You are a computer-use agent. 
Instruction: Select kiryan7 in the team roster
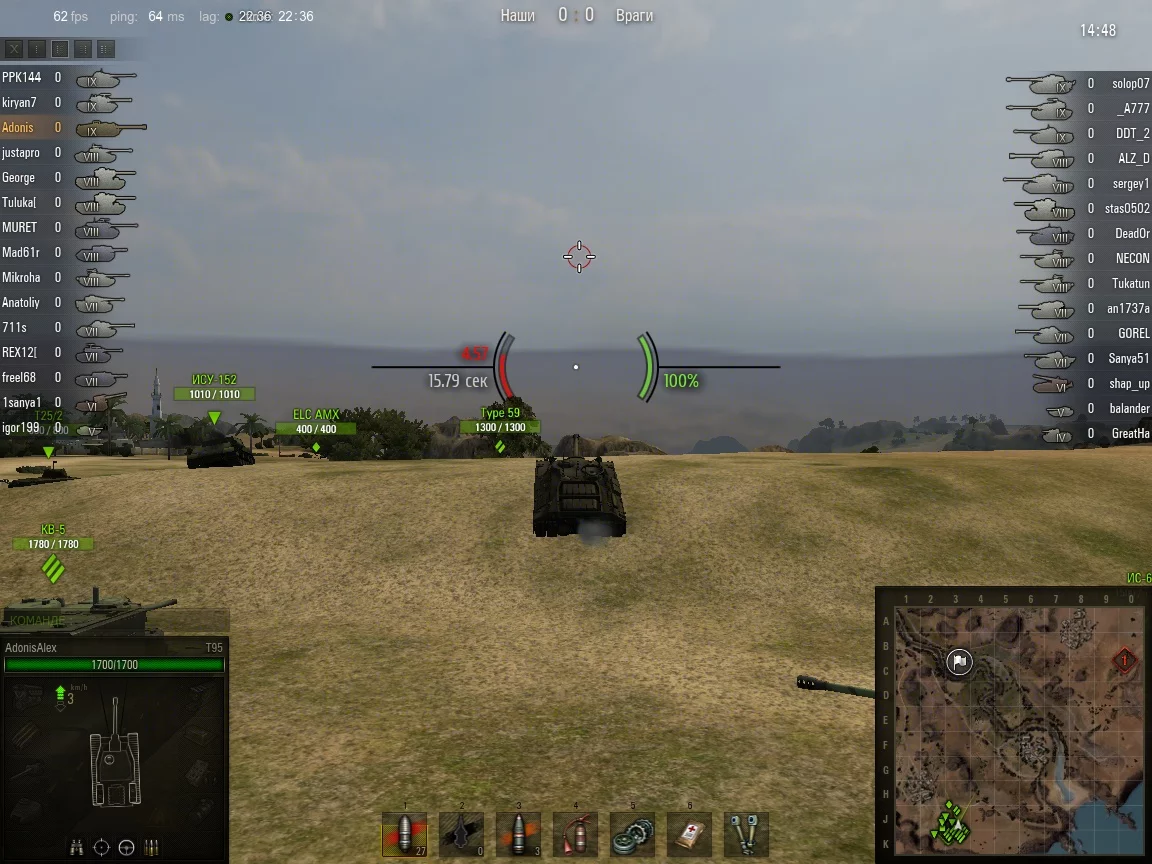click(19, 102)
